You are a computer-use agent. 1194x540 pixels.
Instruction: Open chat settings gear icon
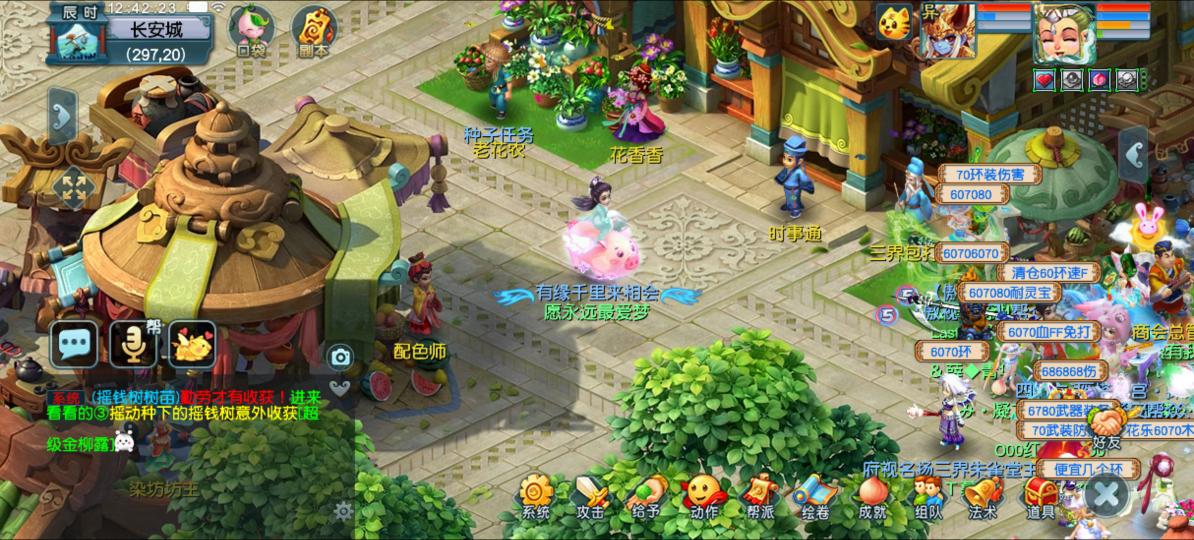[x=343, y=512]
